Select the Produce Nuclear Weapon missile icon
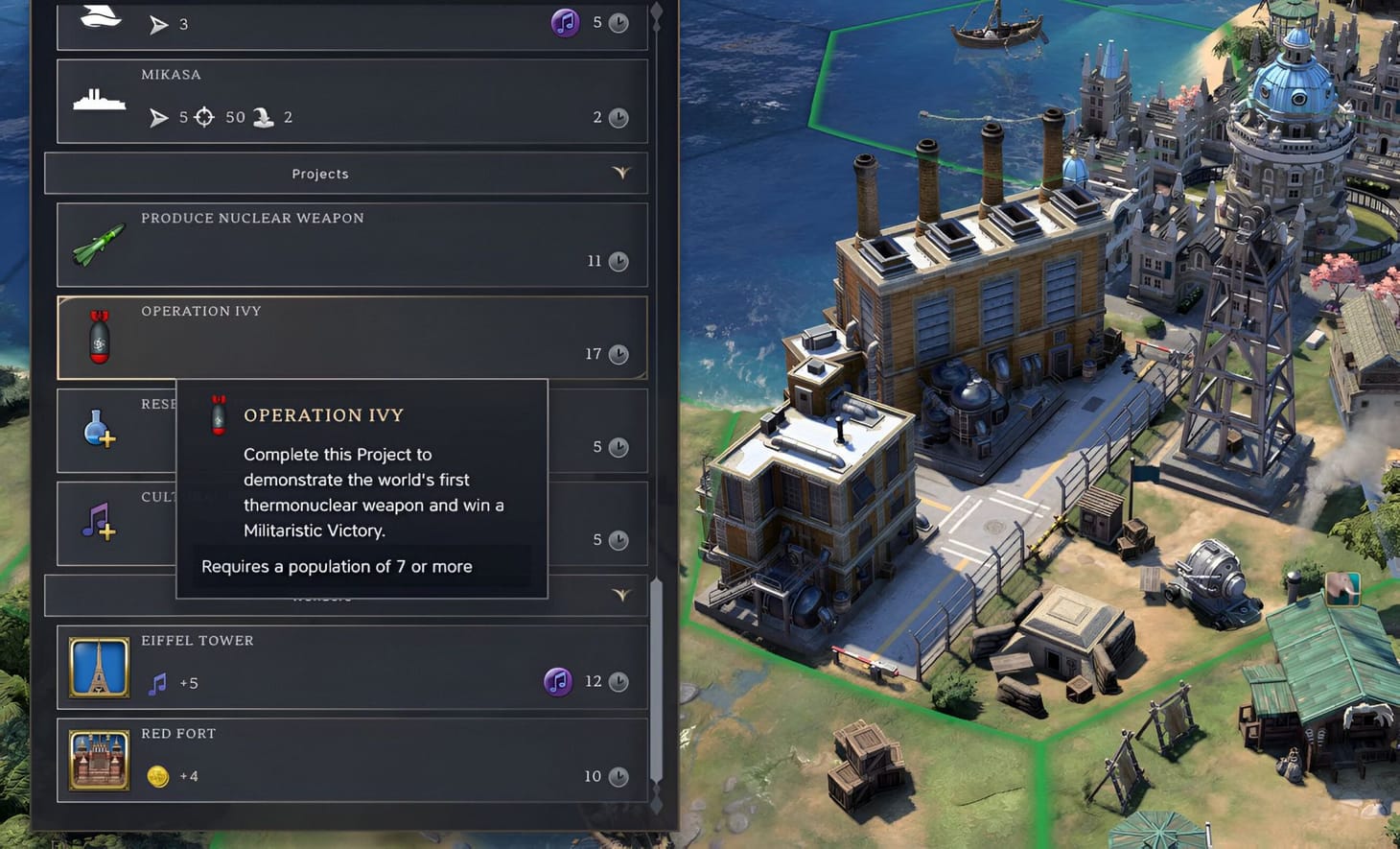 [x=96, y=246]
